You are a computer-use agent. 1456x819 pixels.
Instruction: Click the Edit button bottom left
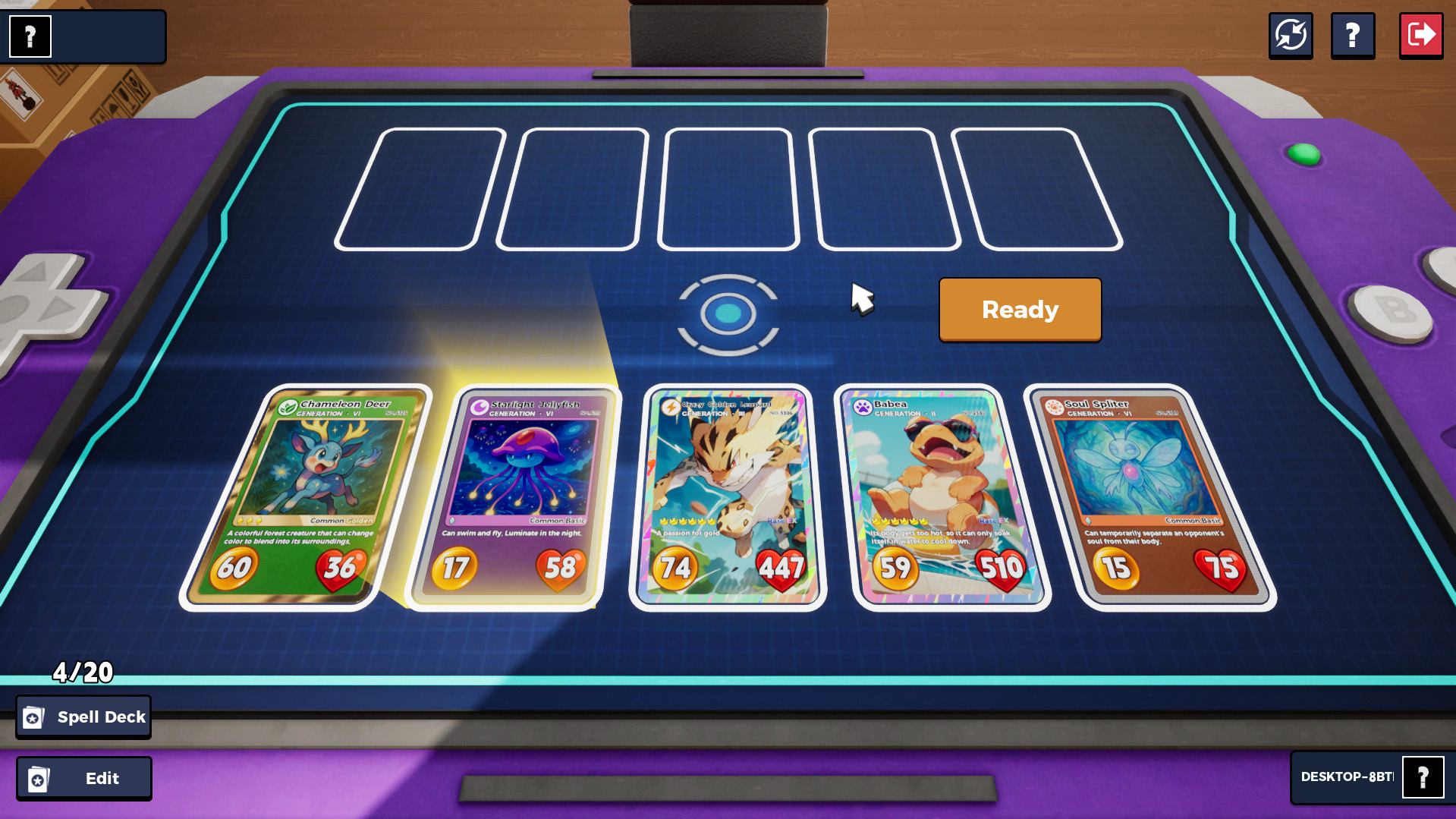pyautogui.click(x=83, y=777)
